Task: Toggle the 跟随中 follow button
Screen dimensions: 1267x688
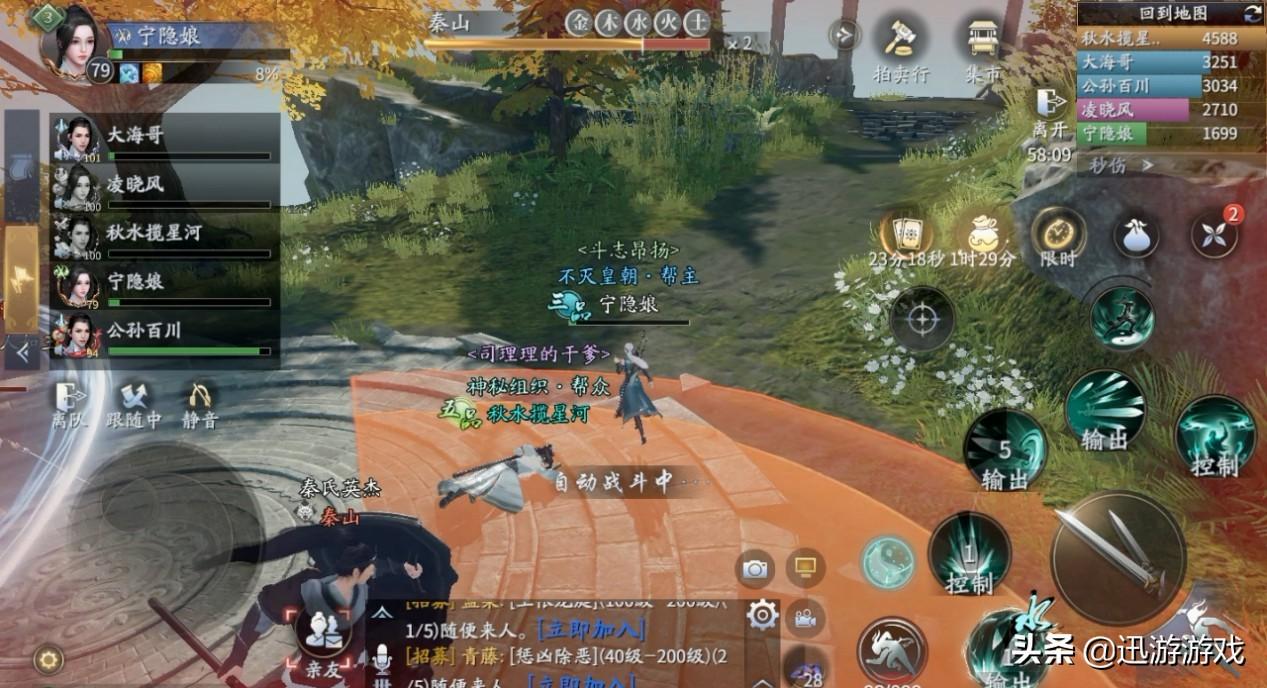Action: [x=134, y=404]
